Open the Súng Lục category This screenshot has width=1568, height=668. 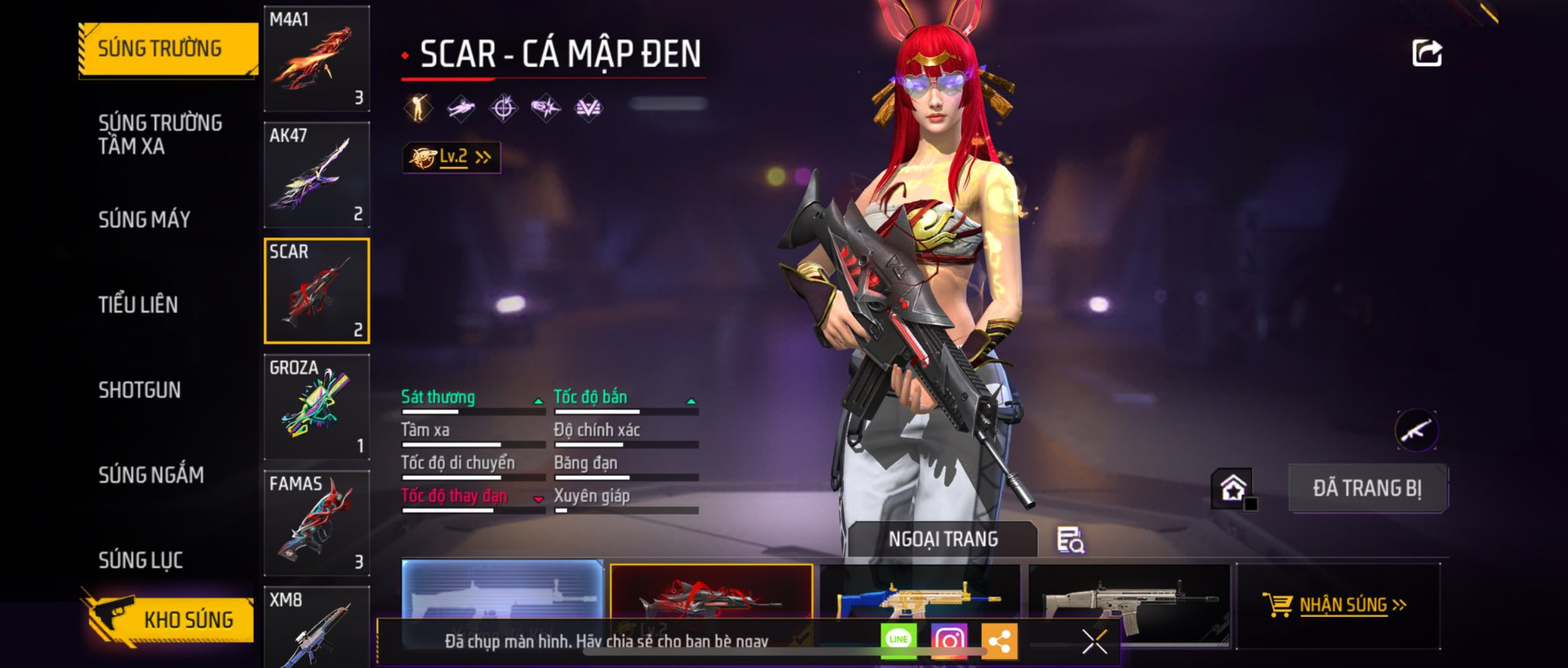click(x=141, y=560)
